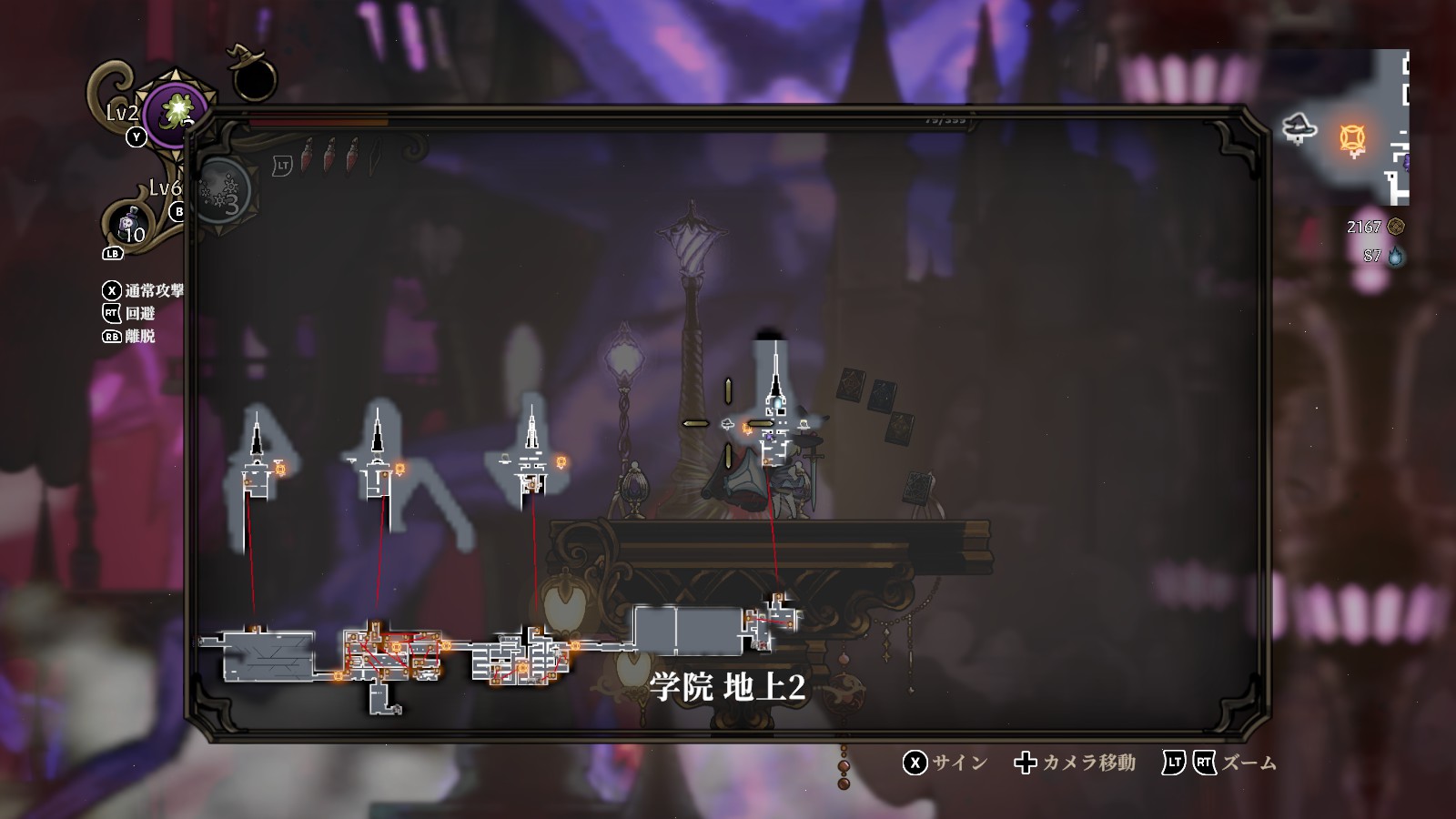This screenshot has width=1456, height=819.
Task: Select the map cursor crosshair
Action: pos(728,423)
